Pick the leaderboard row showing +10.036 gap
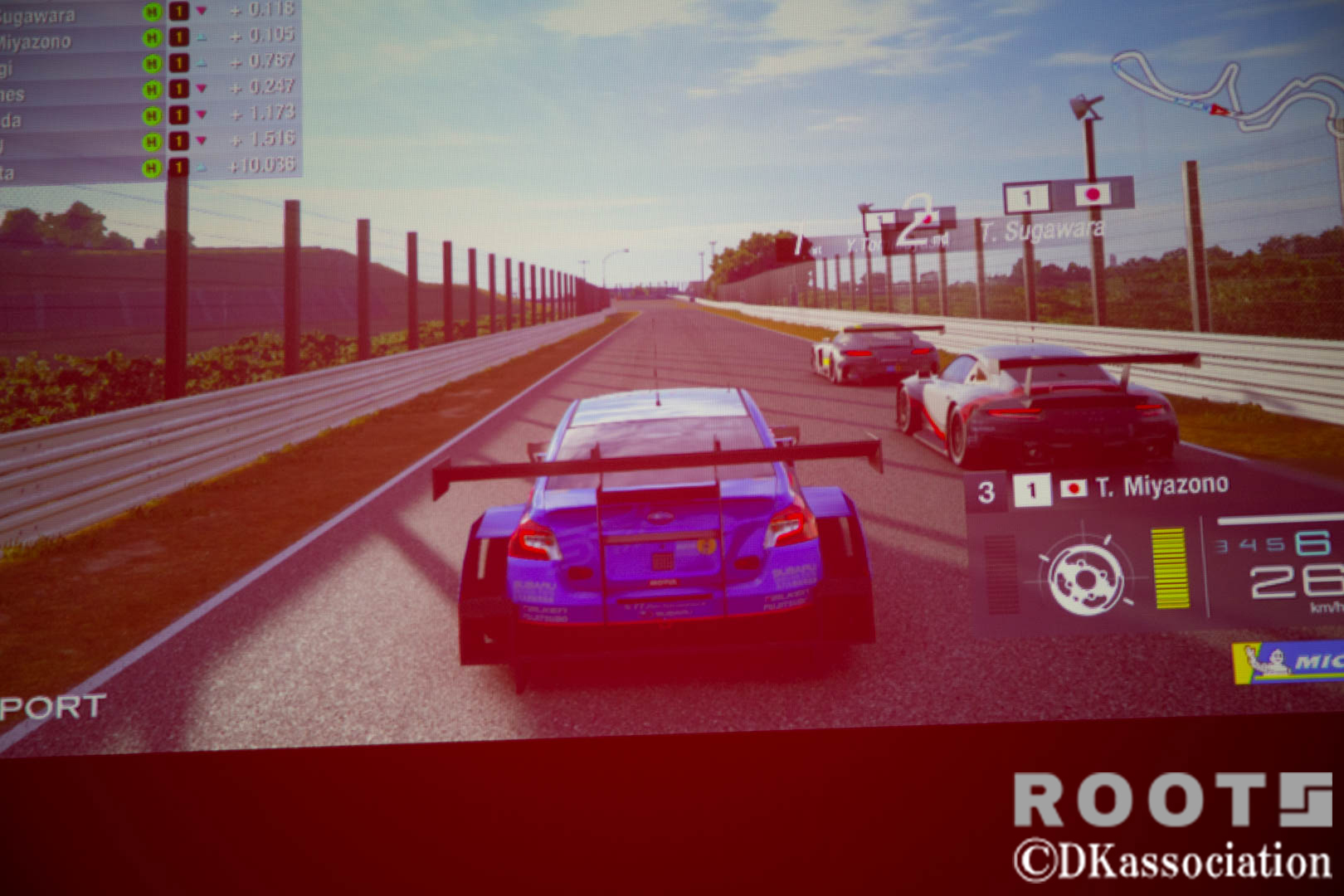 coord(149,168)
